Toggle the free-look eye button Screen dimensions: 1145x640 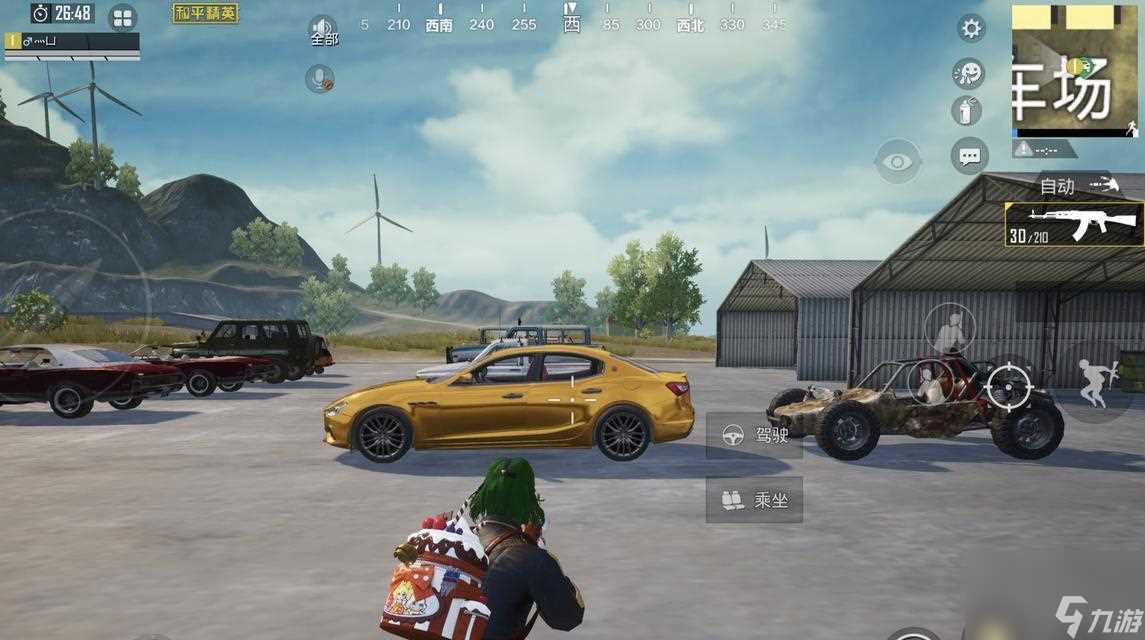(897, 161)
